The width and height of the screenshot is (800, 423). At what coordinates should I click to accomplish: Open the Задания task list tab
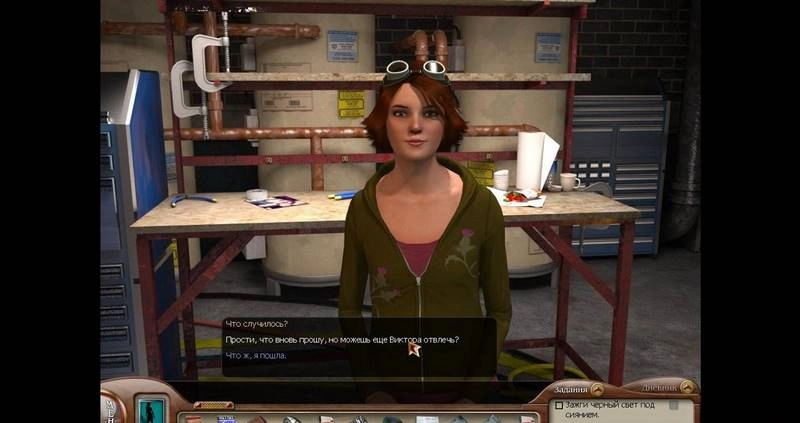coord(571,389)
